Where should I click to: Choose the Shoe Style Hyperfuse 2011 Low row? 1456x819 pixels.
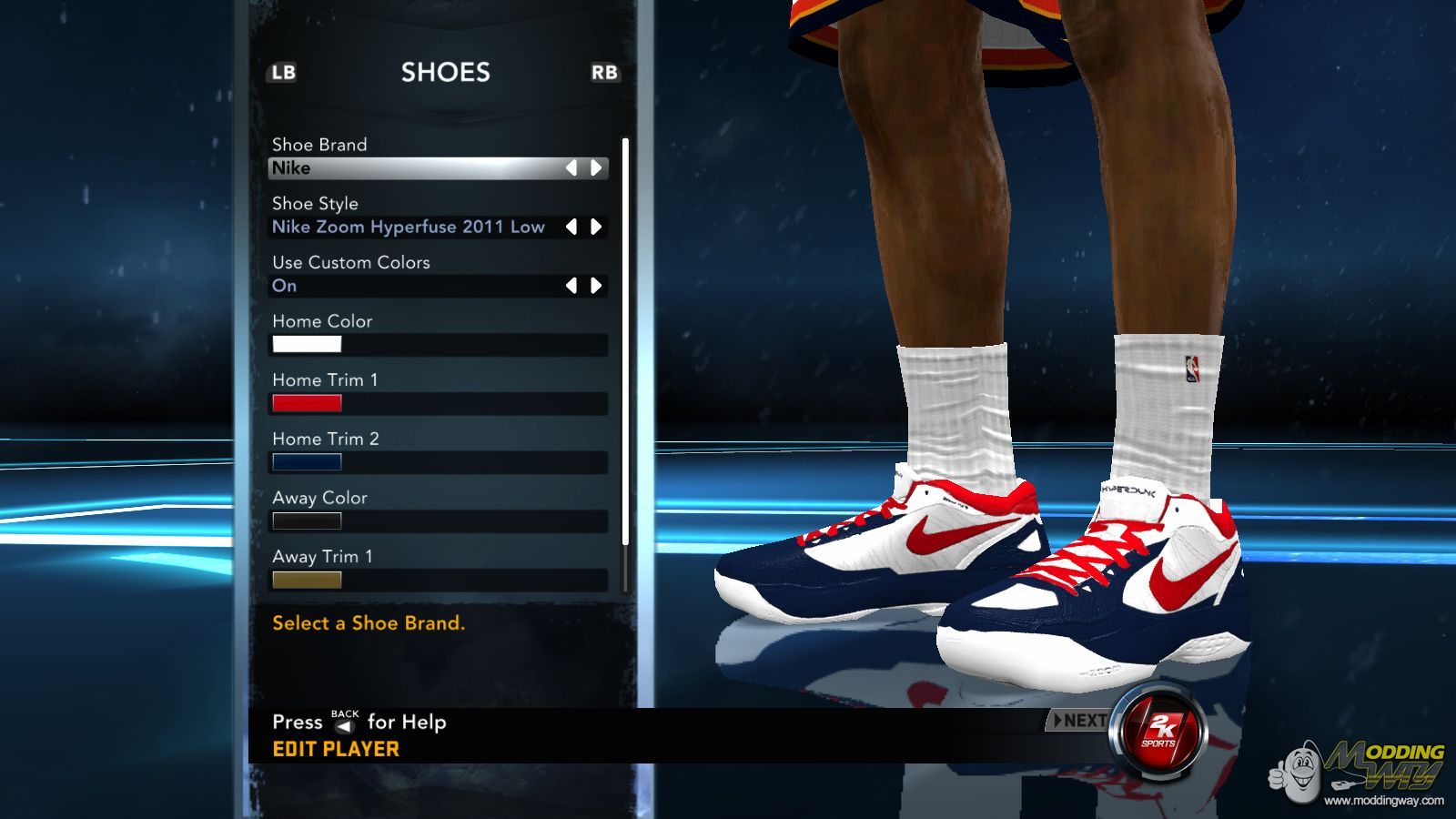coord(409,227)
